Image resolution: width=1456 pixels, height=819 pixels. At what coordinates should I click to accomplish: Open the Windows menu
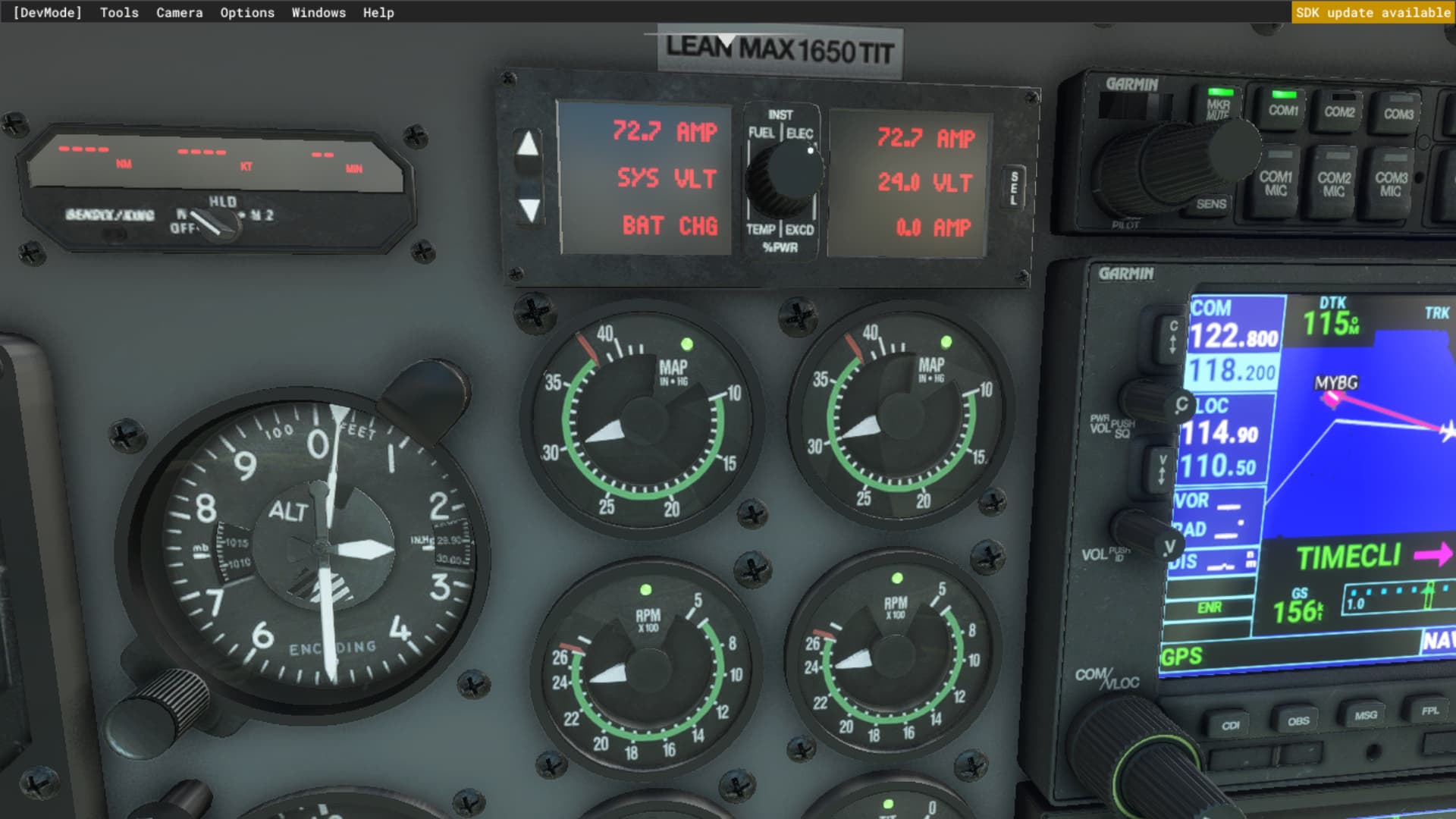pos(318,12)
